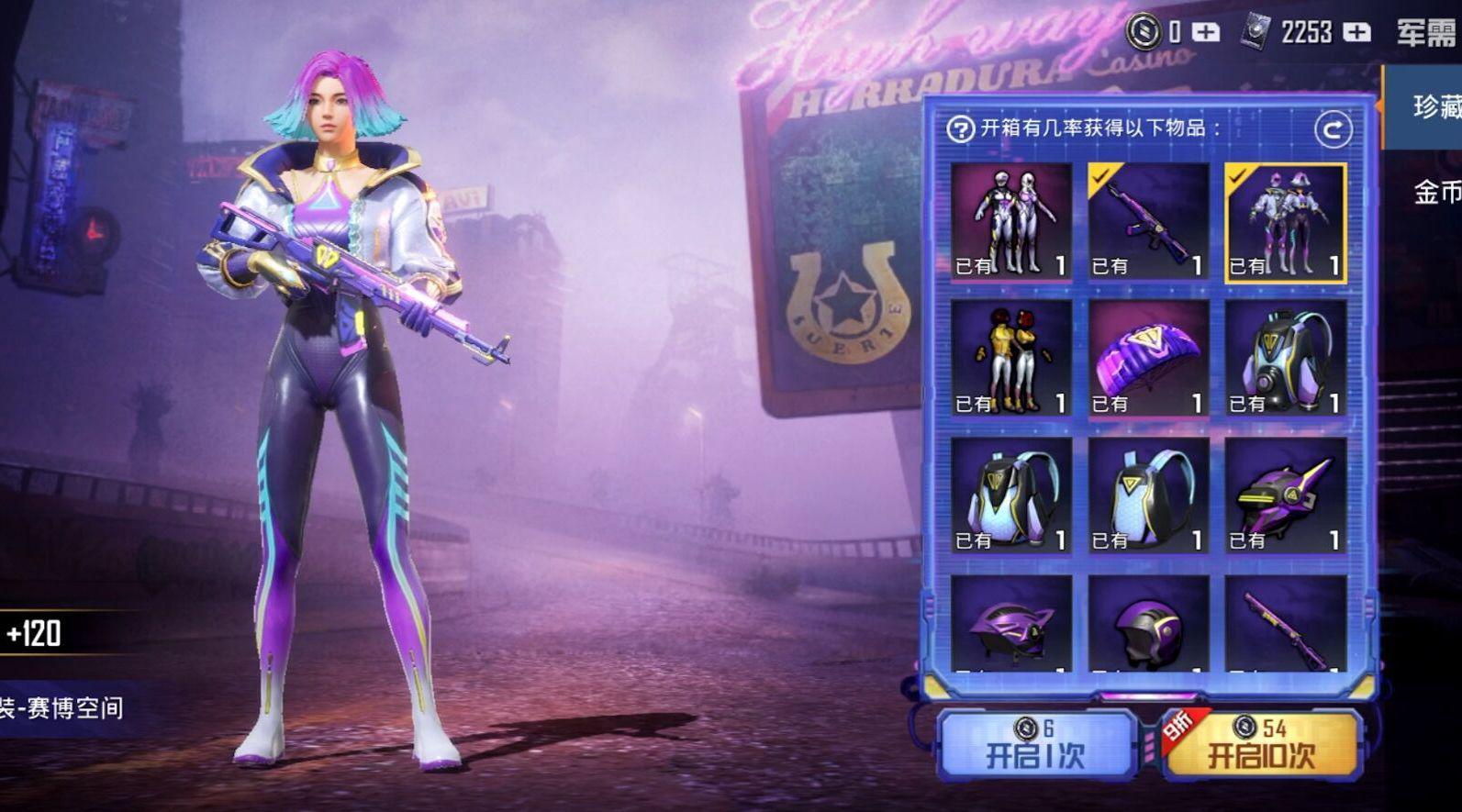The height and width of the screenshot is (812, 1462).
Task: Add more silver coin currency
Action: 1206,33
